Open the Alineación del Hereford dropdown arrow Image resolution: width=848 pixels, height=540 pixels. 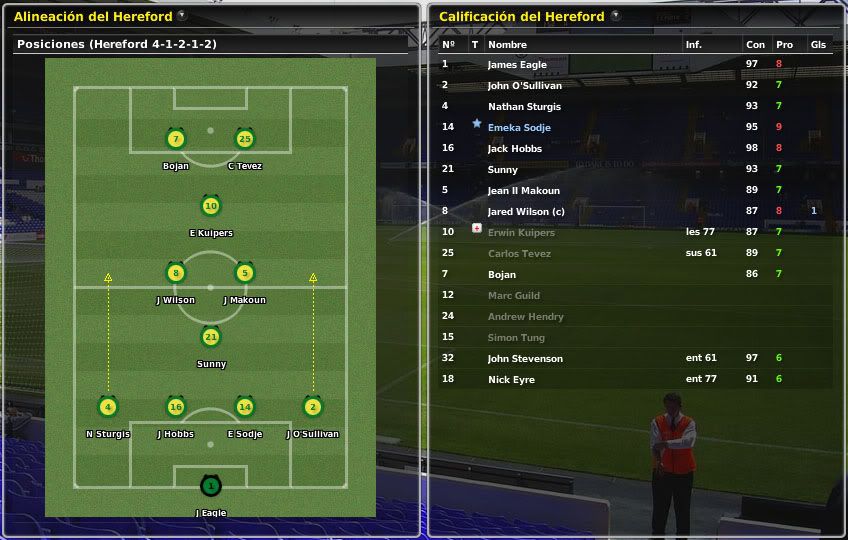point(181,15)
